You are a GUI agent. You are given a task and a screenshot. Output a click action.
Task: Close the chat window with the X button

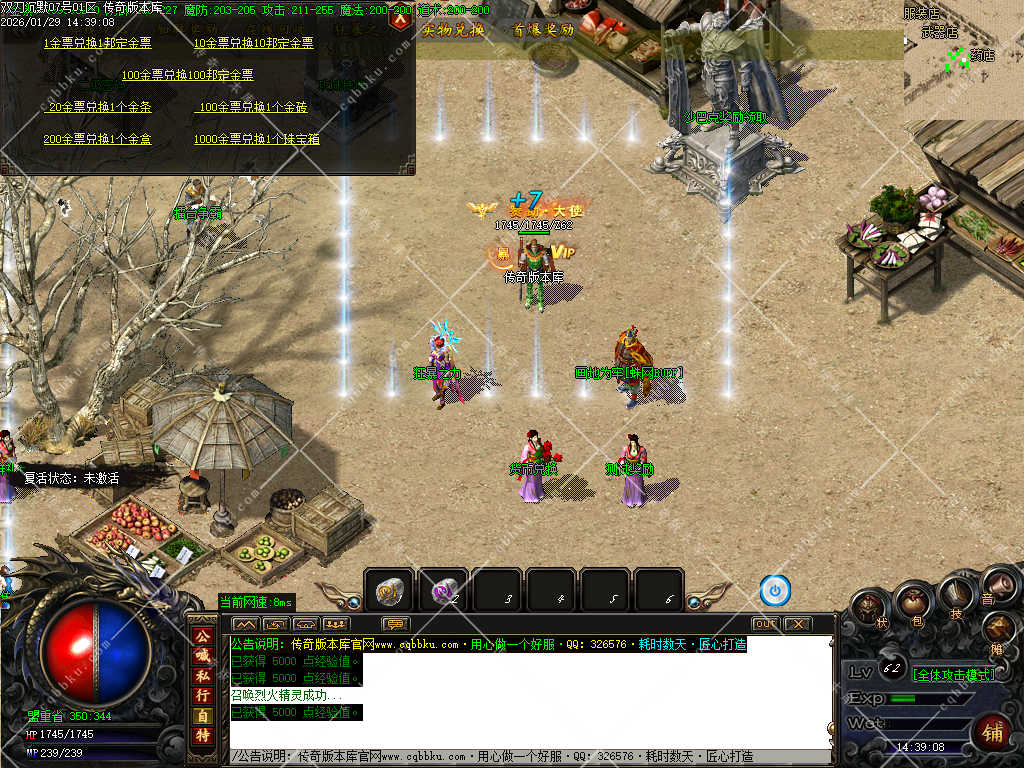(797, 624)
